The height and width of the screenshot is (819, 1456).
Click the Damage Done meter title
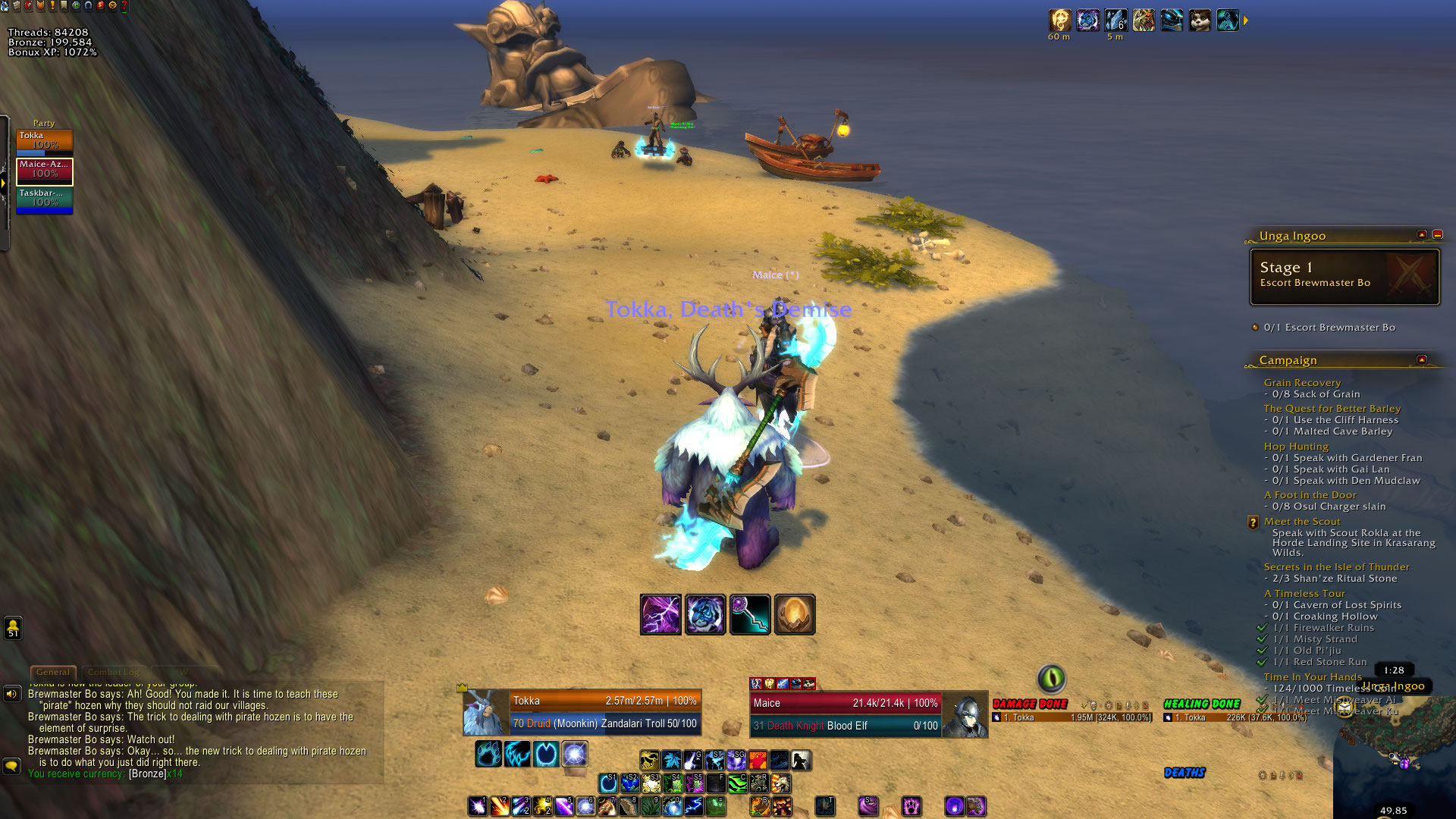1030,704
